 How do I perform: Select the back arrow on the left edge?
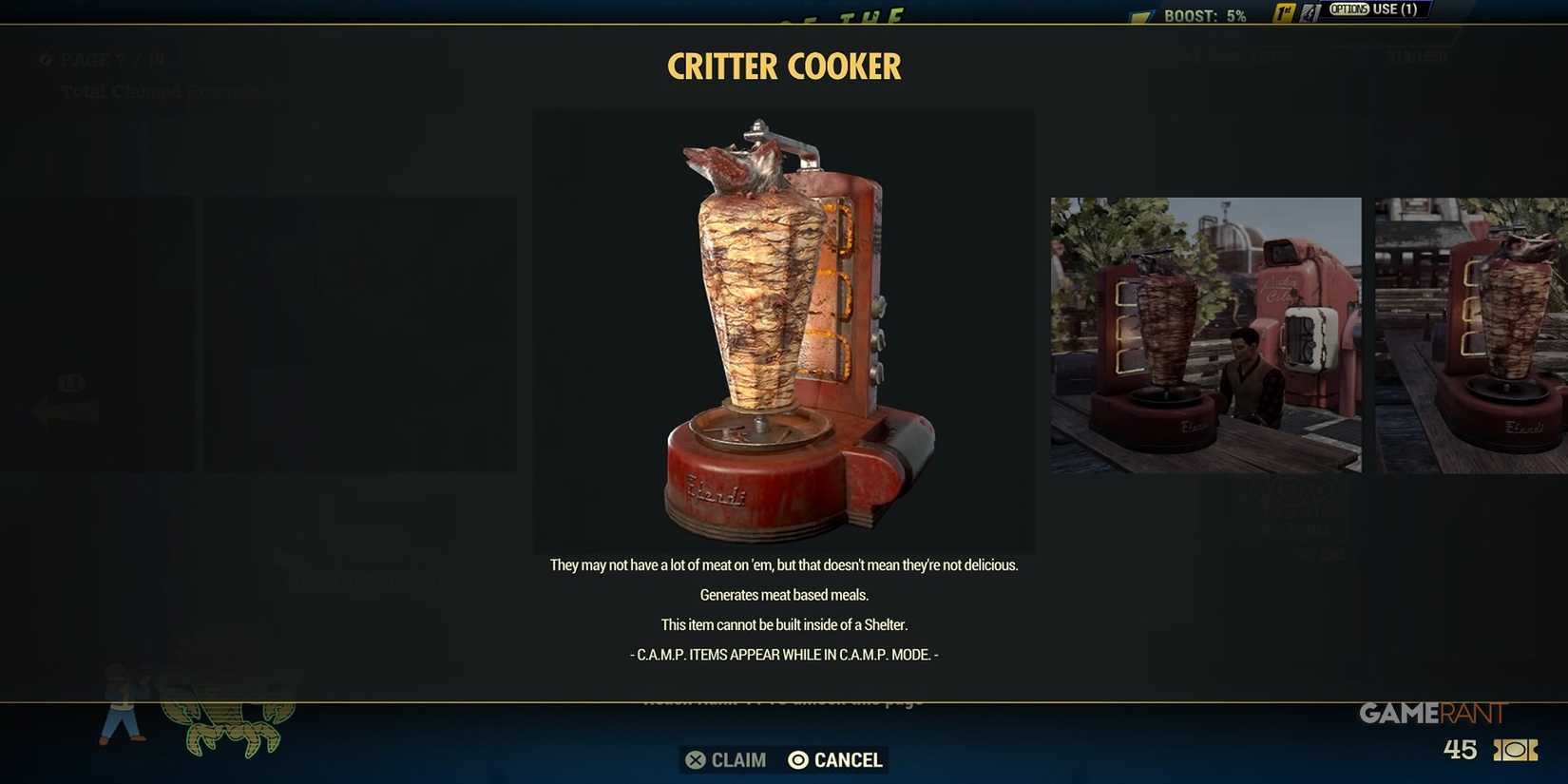(67, 411)
